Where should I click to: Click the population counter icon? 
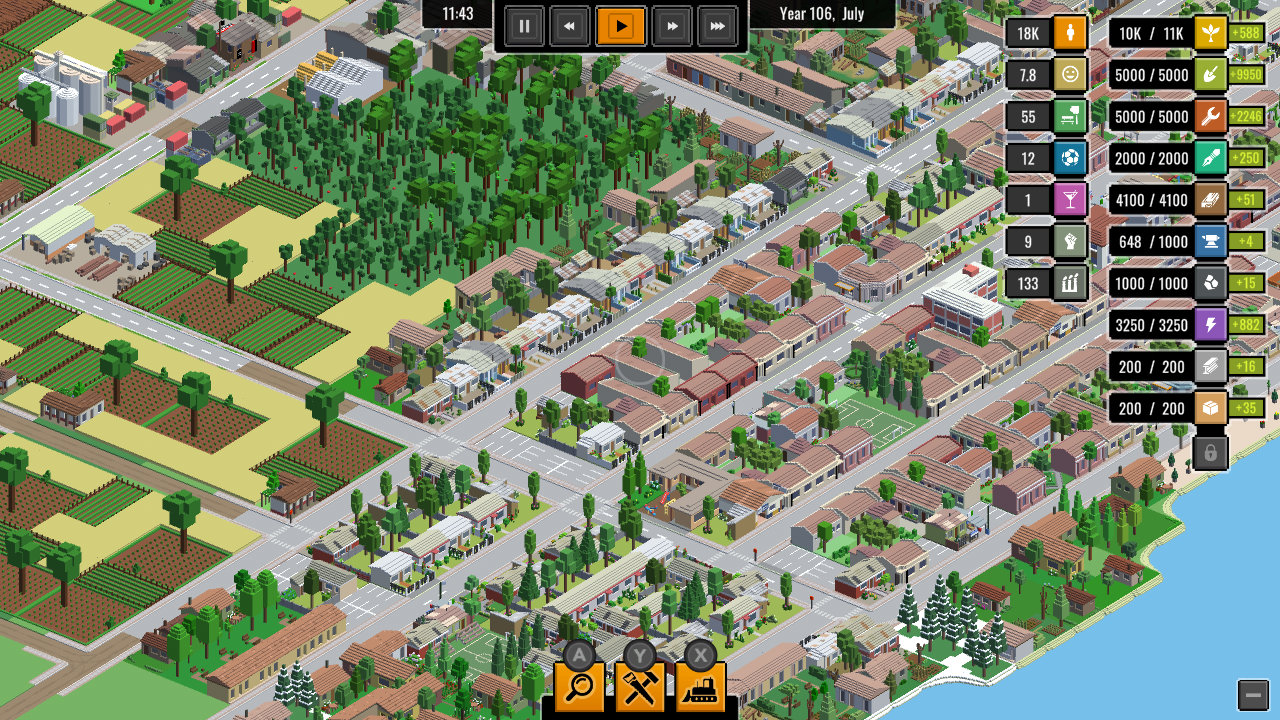point(1070,33)
